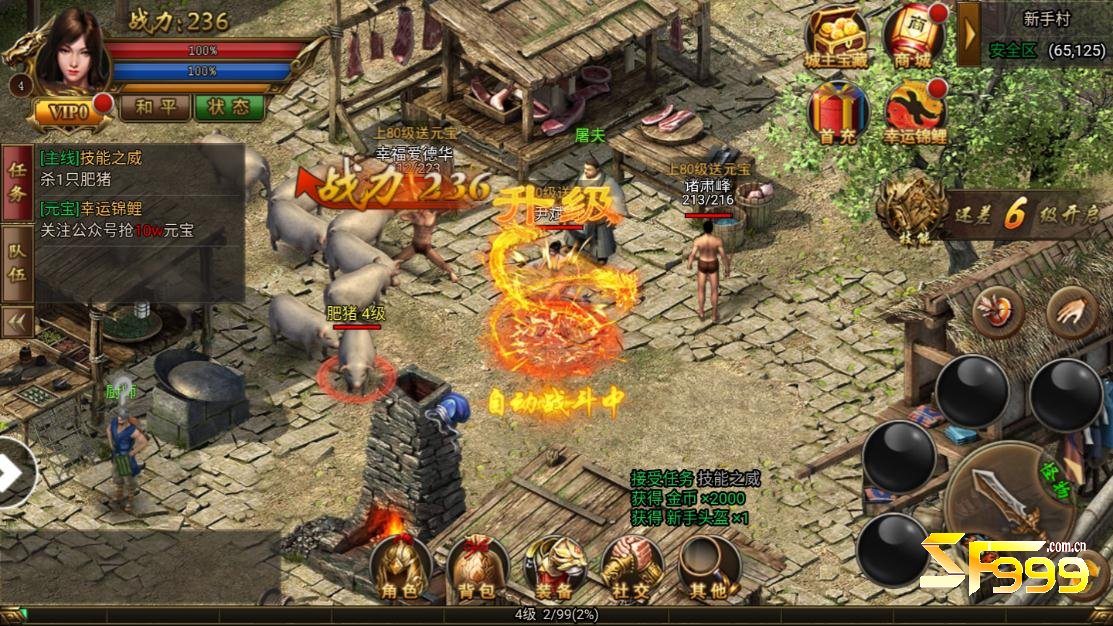Open the 角色 character menu
This screenshot has height=626, width=1113.
coord(400,568)
